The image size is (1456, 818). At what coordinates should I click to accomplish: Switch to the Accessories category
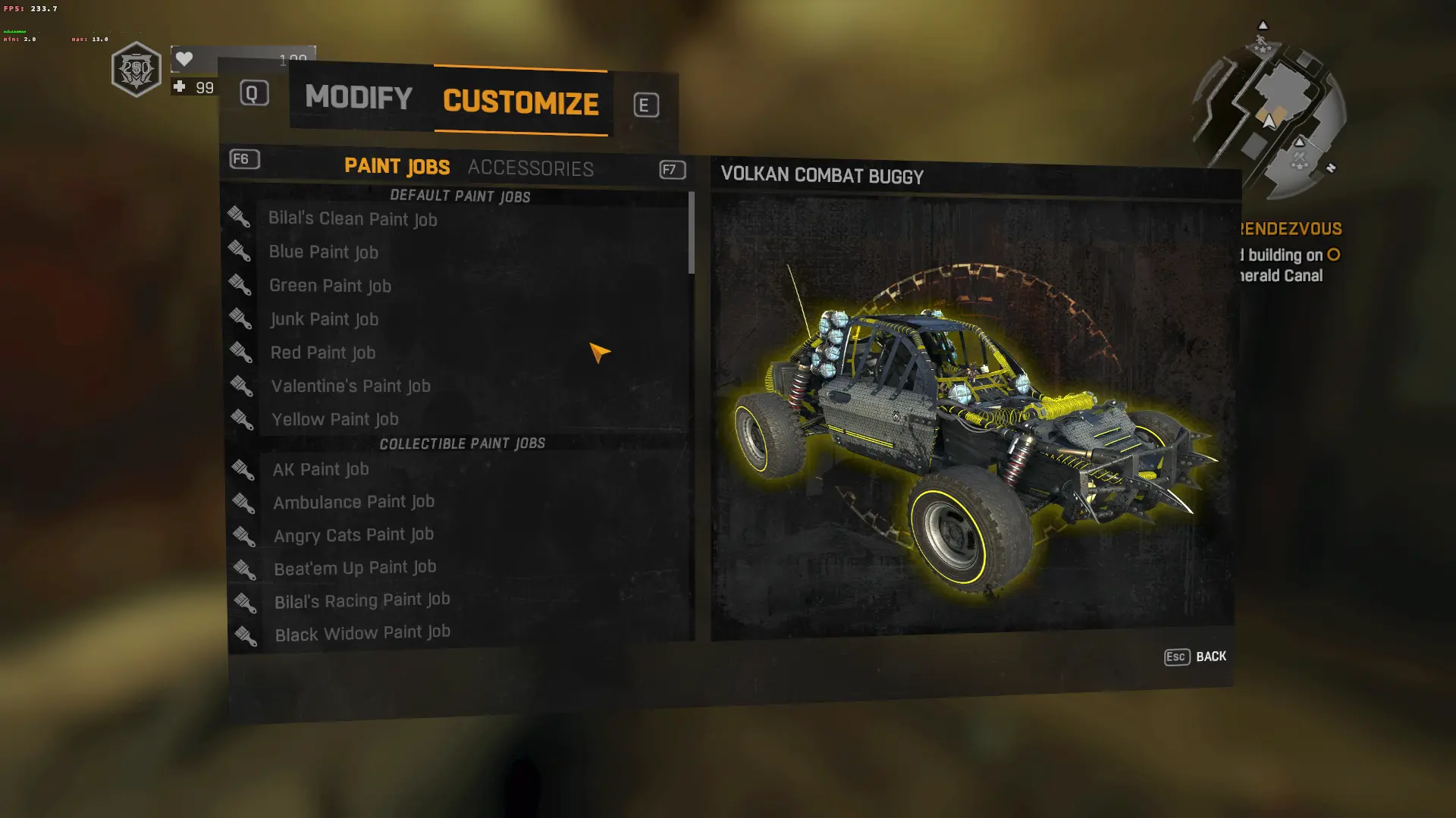(x=530, y=168)
